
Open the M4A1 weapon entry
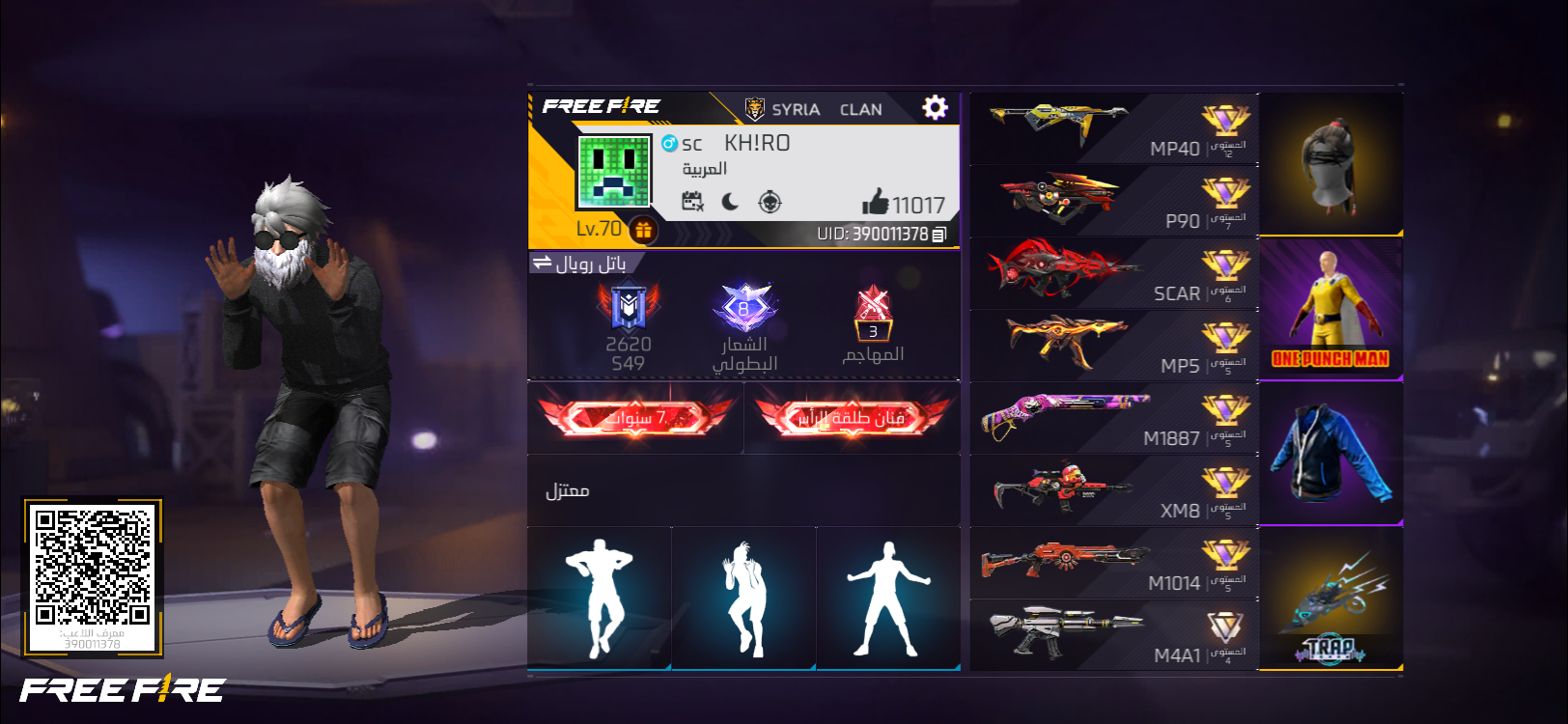pos(1113,635)
